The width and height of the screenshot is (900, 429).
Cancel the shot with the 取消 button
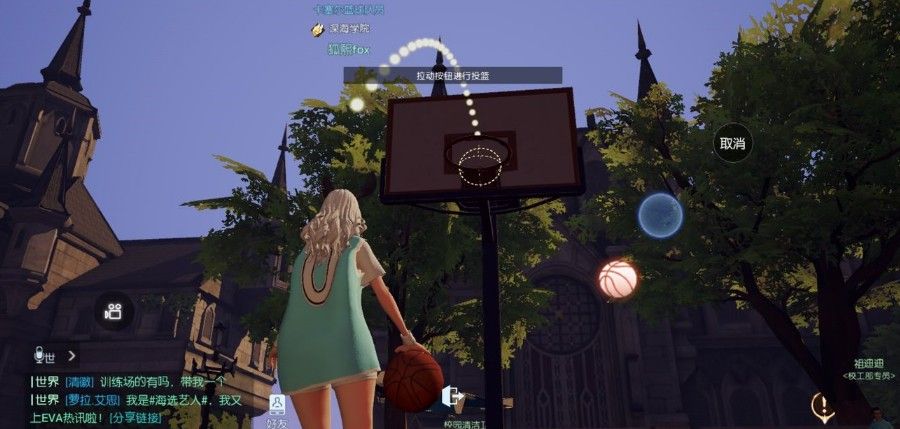(733, 144)
